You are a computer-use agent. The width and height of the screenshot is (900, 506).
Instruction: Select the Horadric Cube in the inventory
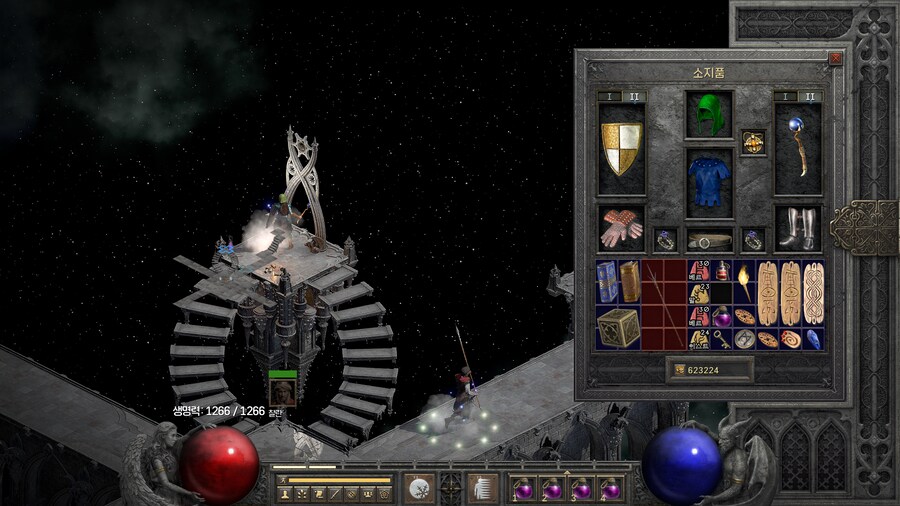pos(619,327)
